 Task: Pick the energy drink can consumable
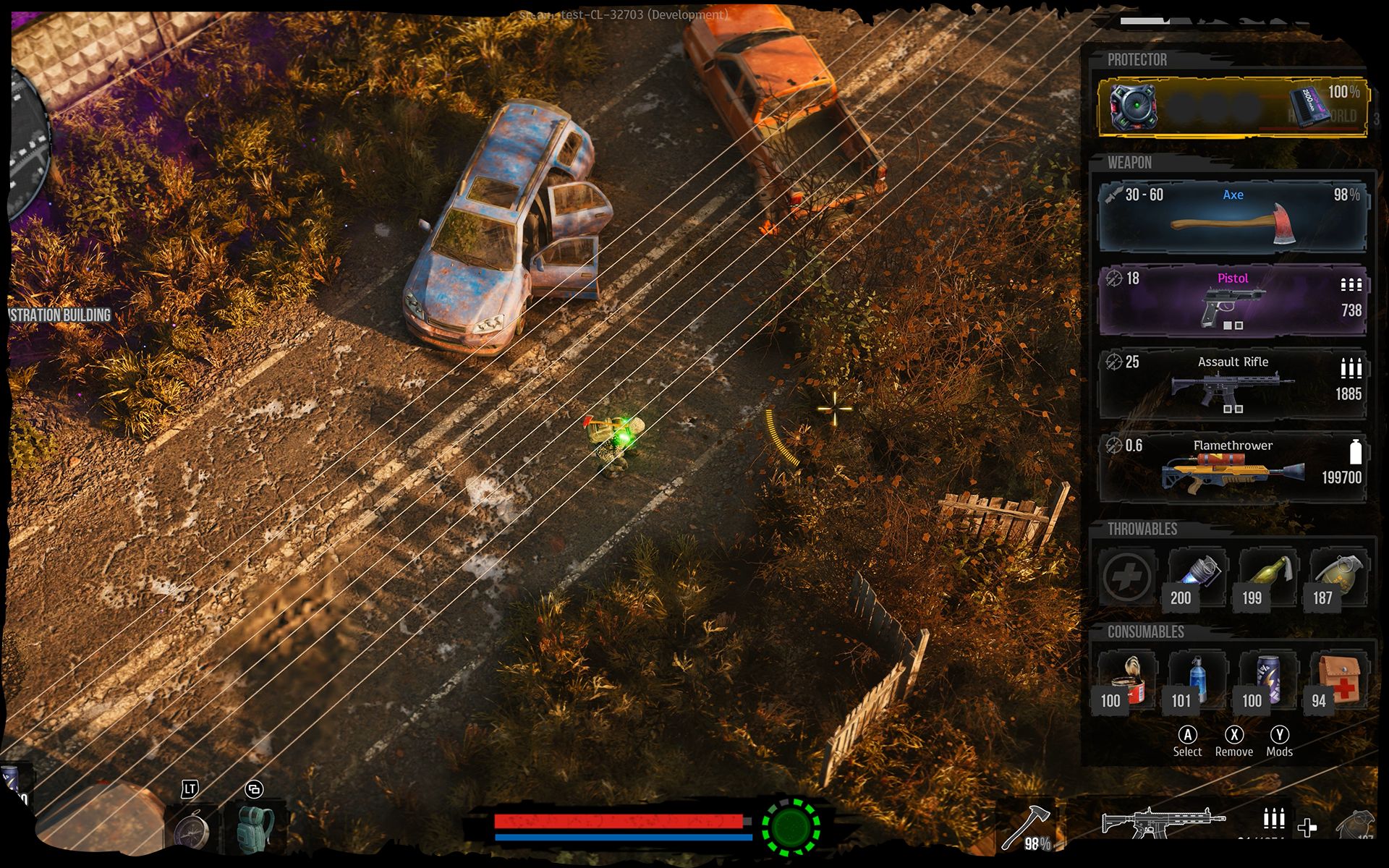1268,681
